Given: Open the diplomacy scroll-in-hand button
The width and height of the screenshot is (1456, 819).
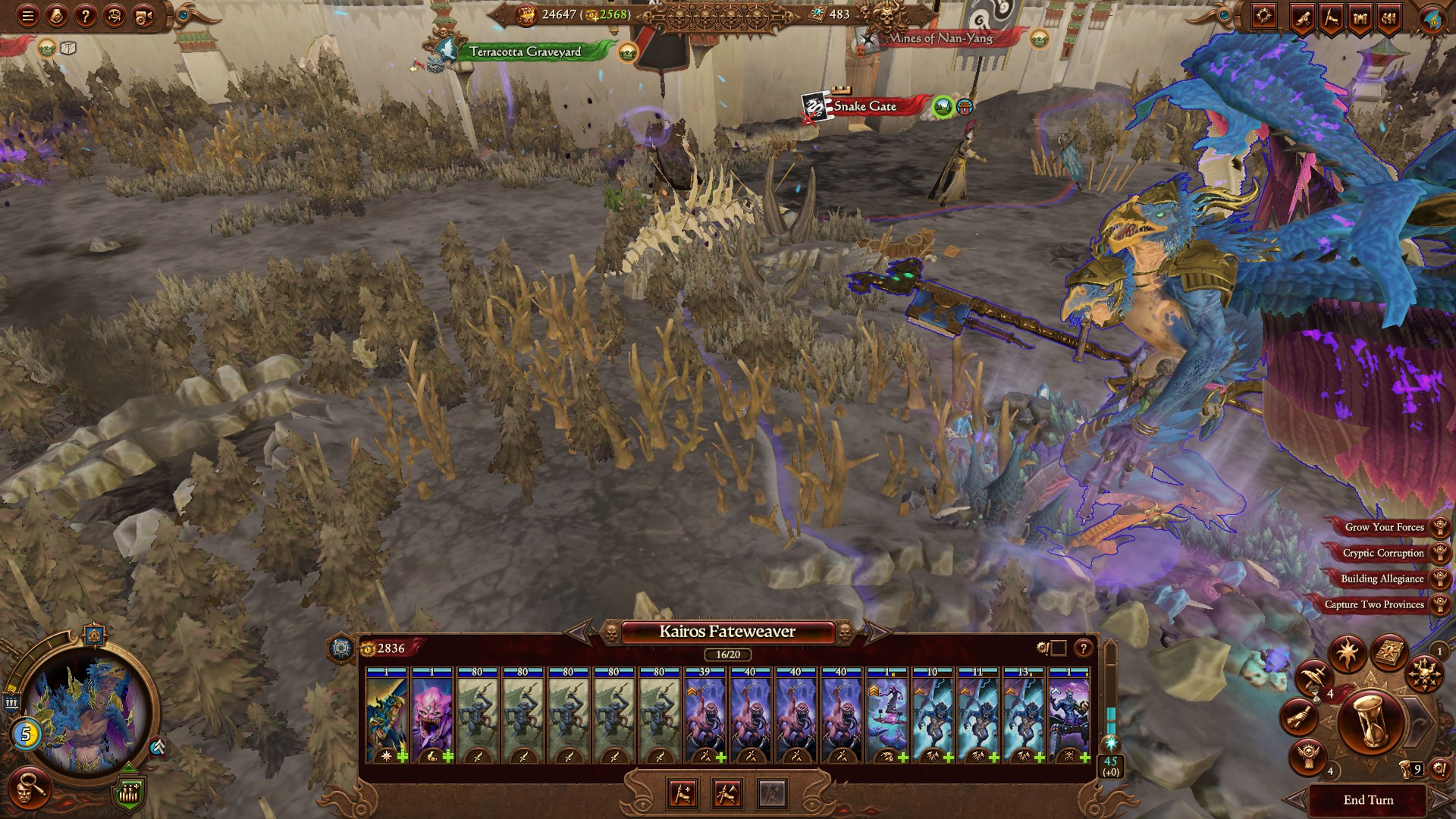Looking at the screenshot, I should (1299, 717).
